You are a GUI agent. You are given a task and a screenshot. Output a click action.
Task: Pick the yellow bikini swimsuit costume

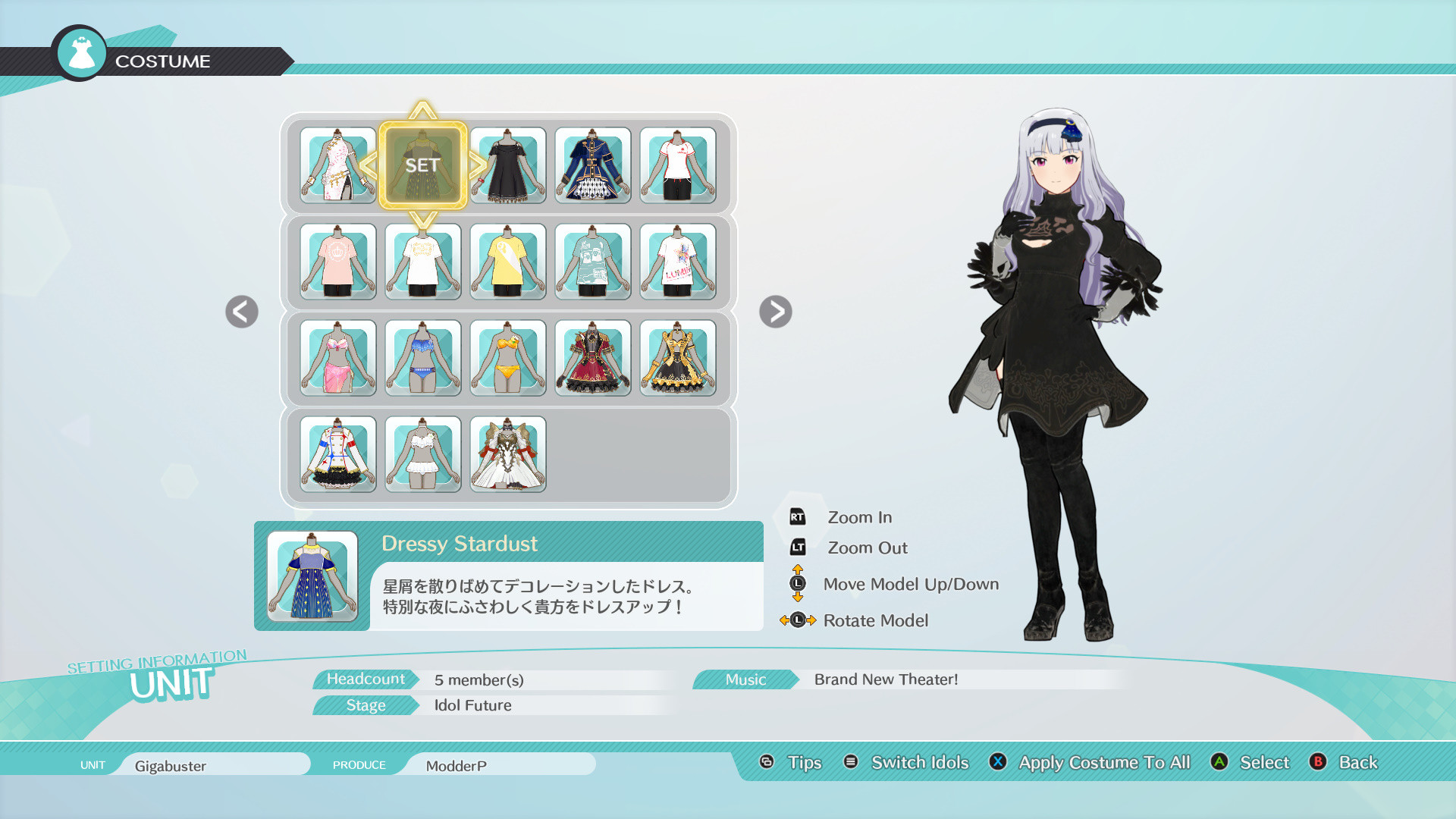(508, 358)
